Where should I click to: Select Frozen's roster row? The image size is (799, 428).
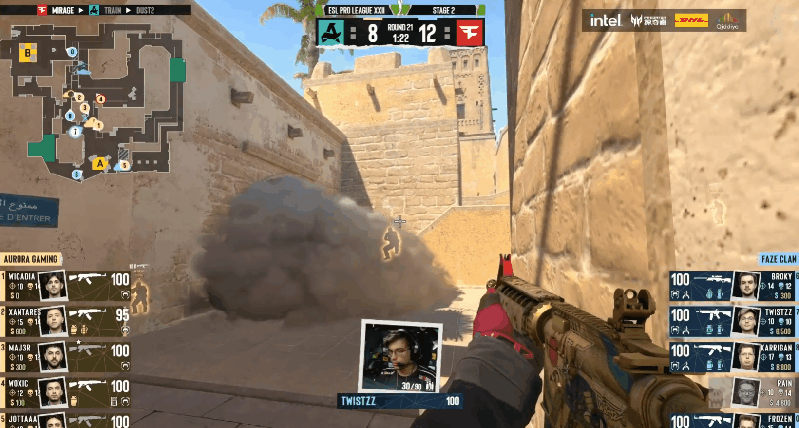click(x=733, y=419)
